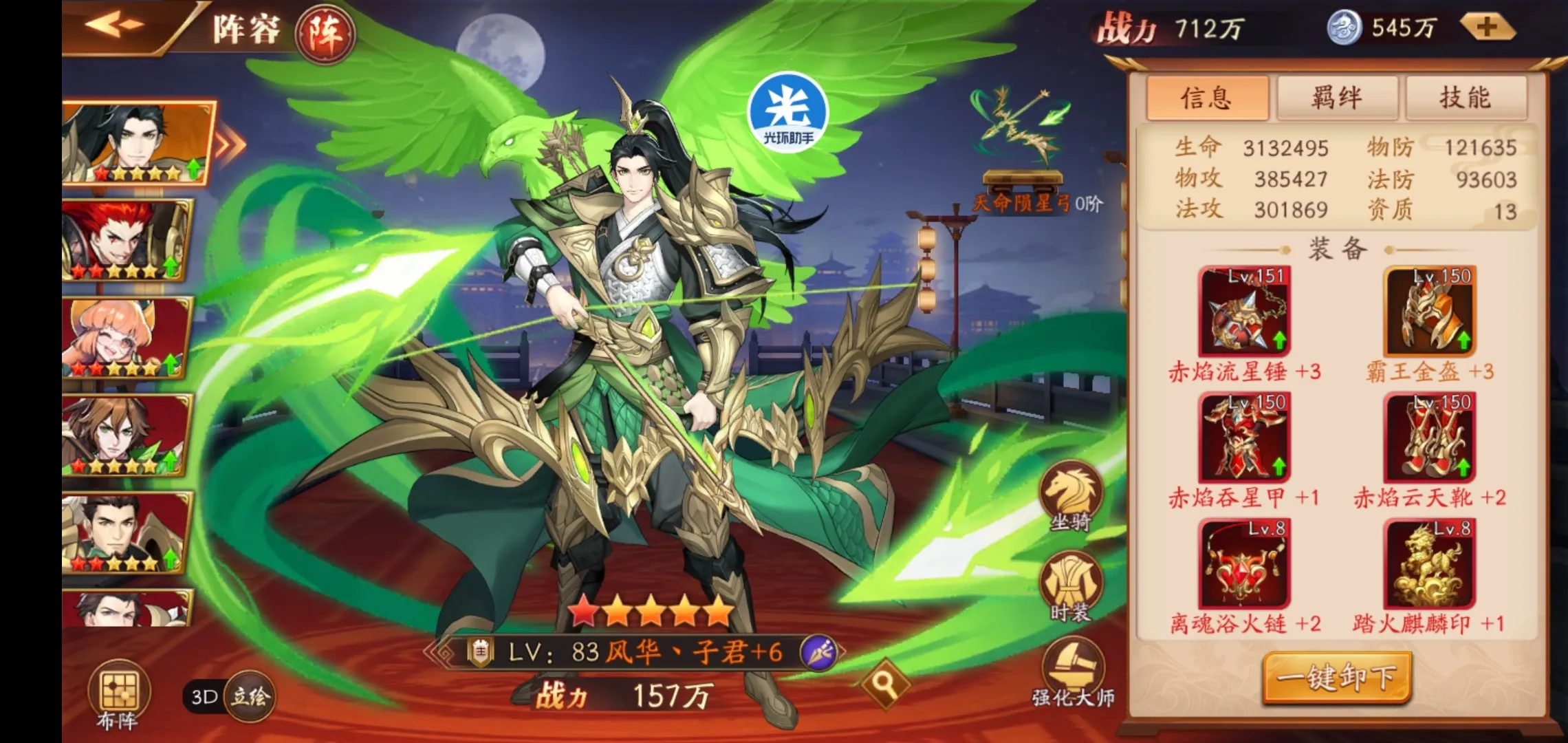
Task: Unequip all with 一键卸下
Action: click(1337, 678)
